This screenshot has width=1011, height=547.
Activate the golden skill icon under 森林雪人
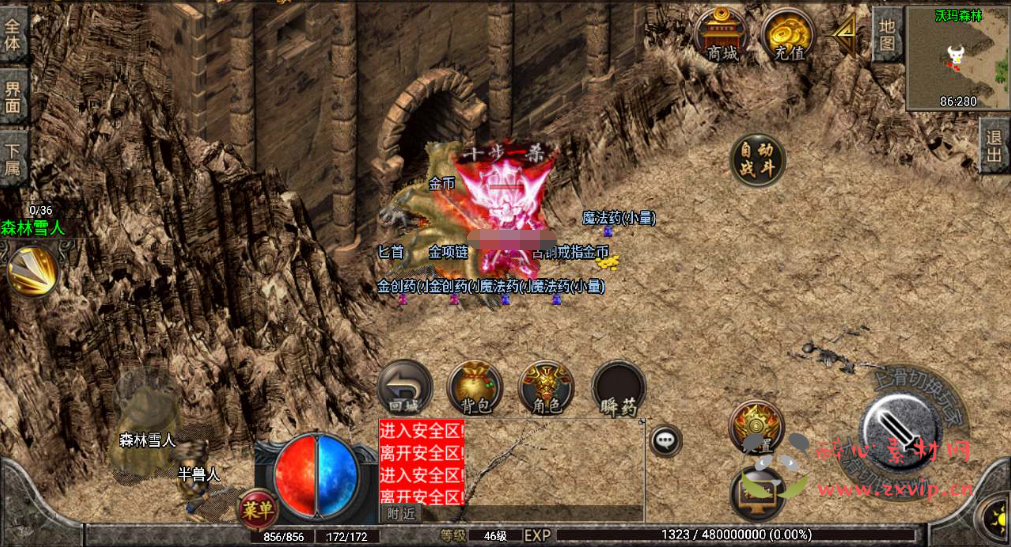point(31,269)
